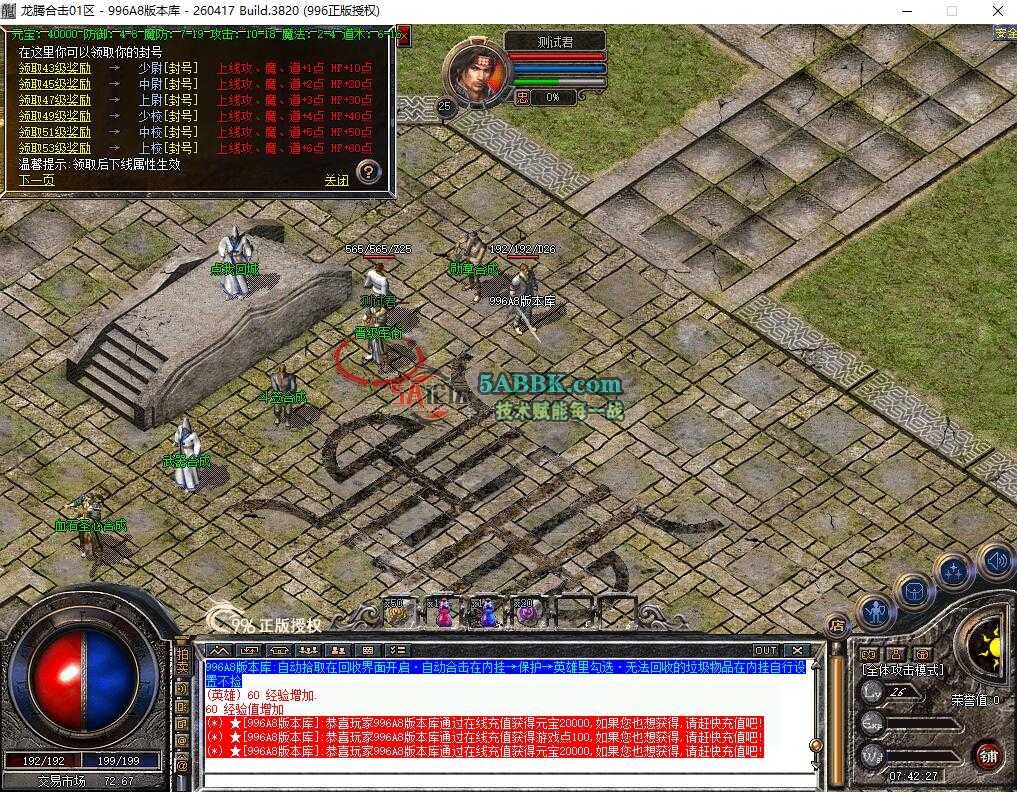Claim the 领取43级奖励 level reward
This screenshot has width=1017, height=792.
point(55,69)
